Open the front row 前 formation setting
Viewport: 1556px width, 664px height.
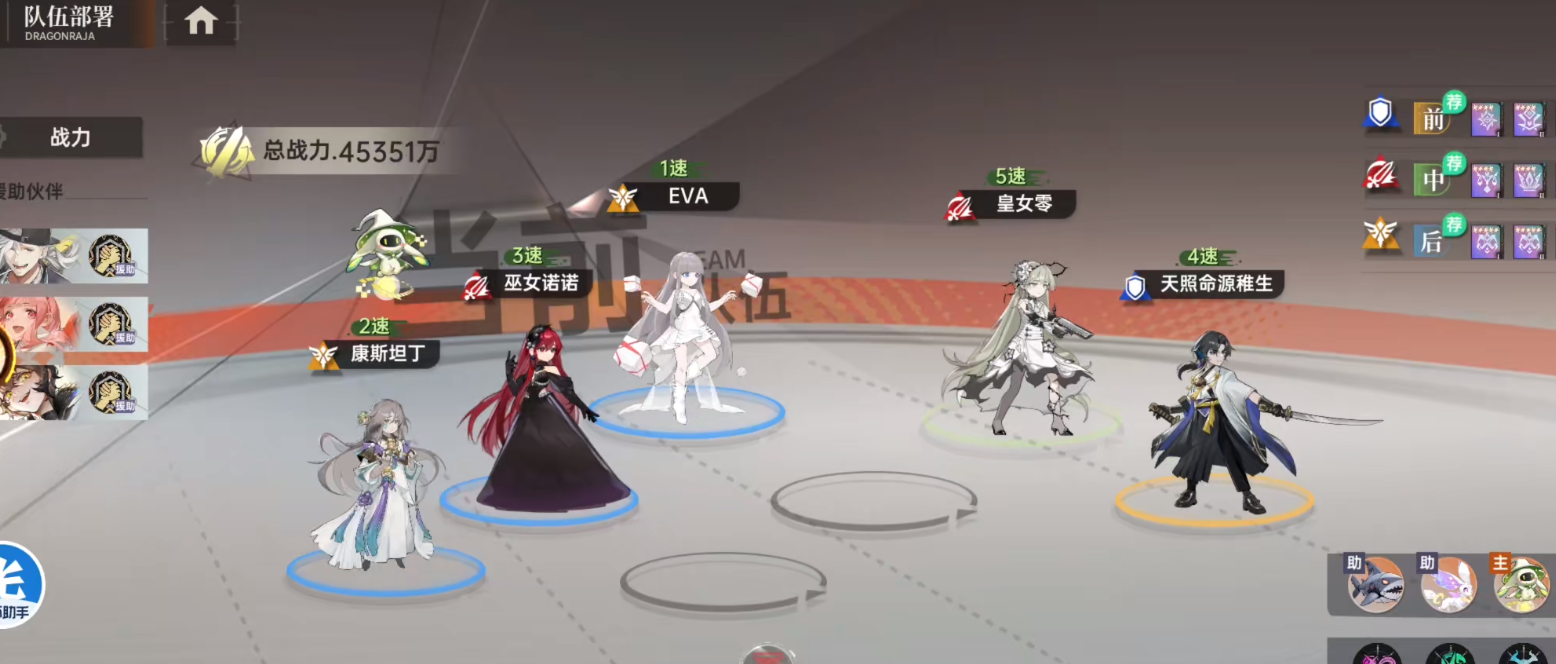[x=1434, y=119]
